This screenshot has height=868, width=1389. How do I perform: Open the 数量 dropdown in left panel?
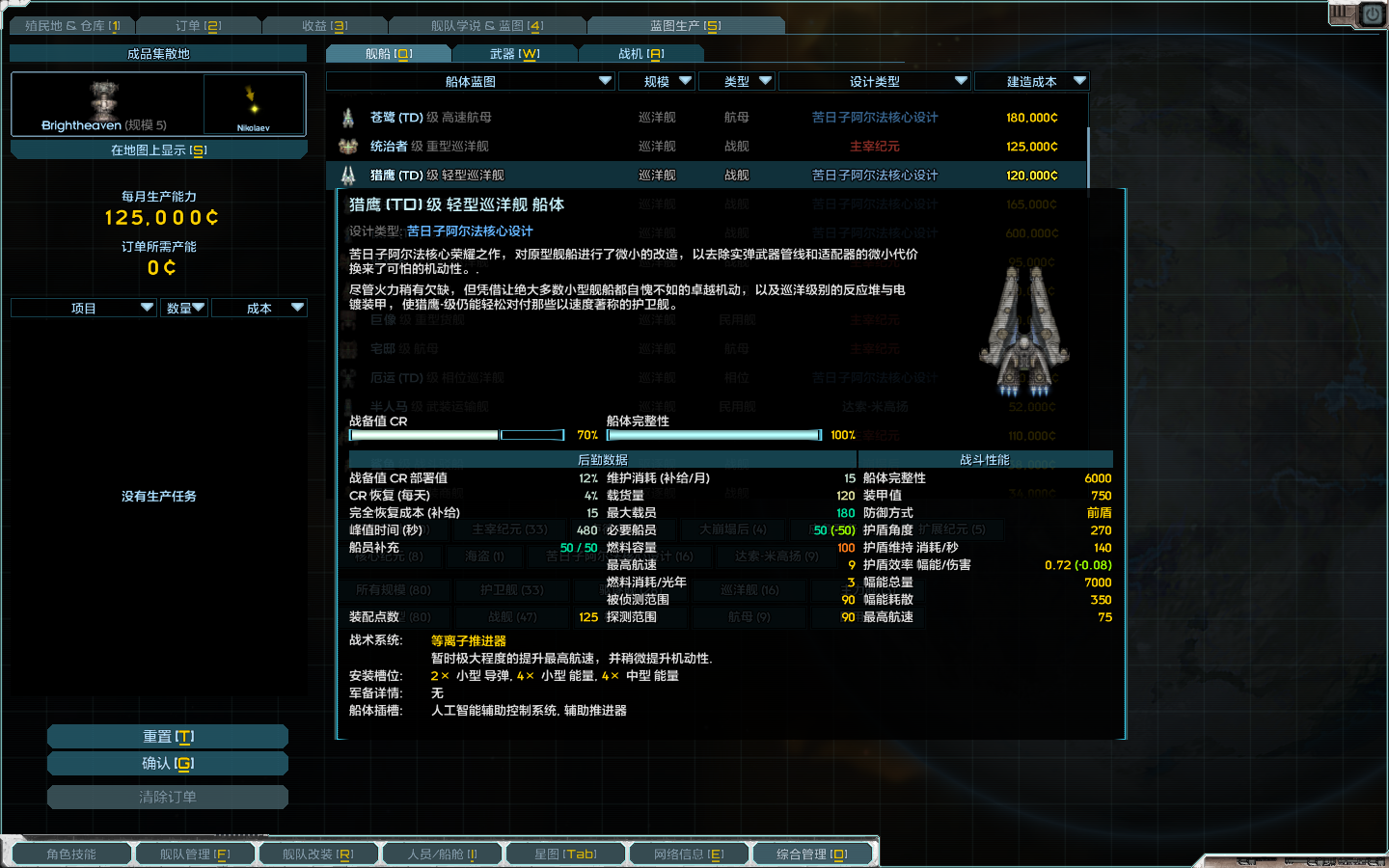tap(184, 307)
